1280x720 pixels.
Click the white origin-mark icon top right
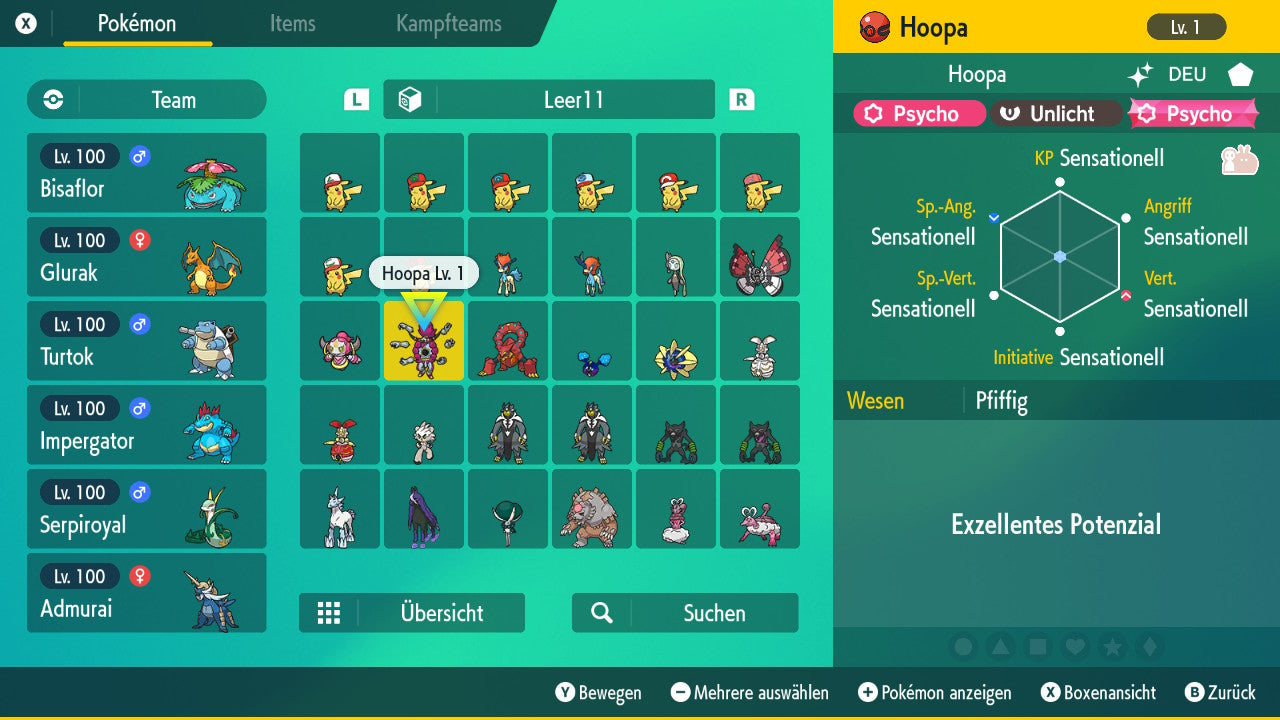pyautogui.click(x=1239, y=74)
